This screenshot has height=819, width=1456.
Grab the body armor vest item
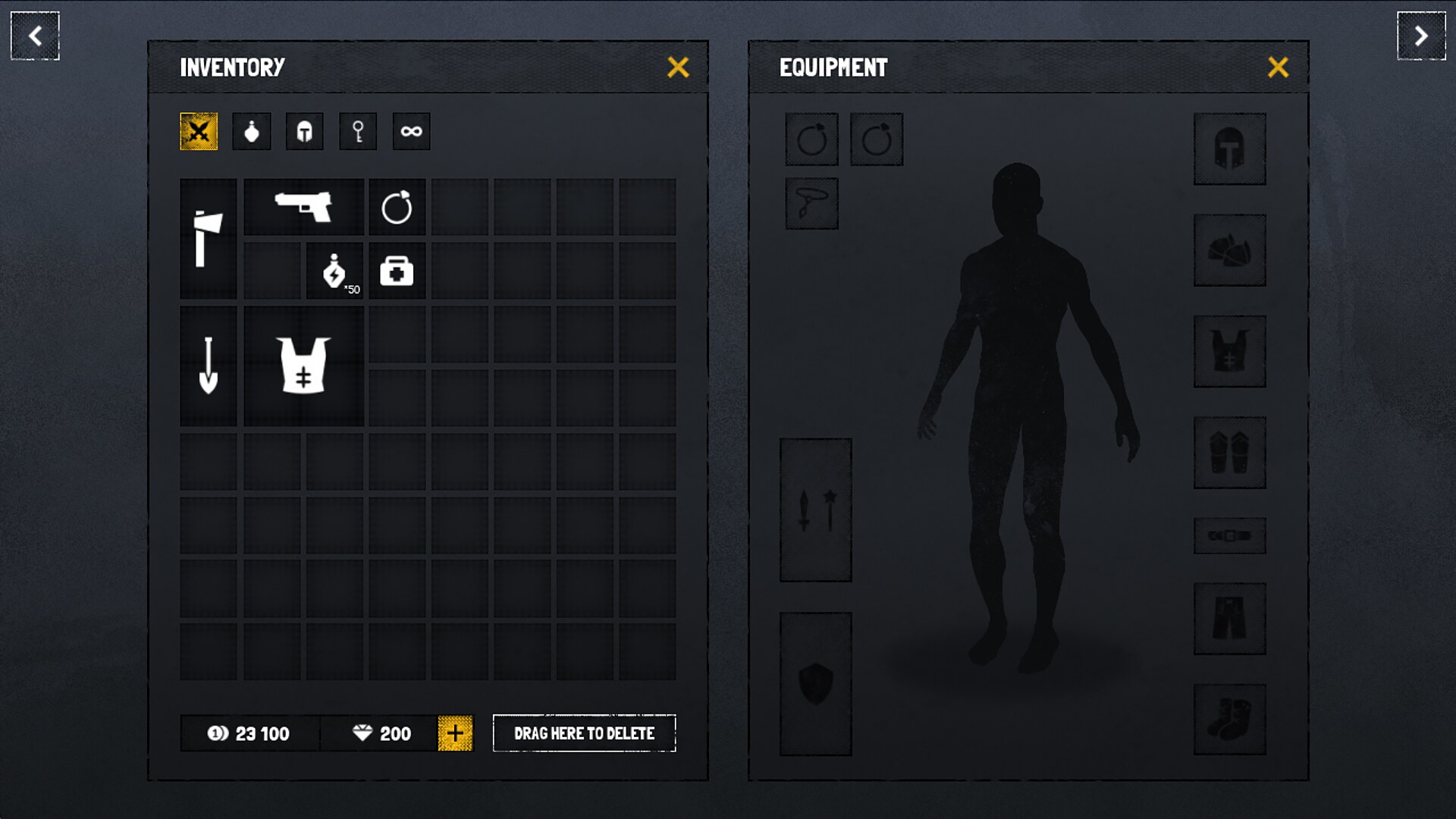click(303, 366)
